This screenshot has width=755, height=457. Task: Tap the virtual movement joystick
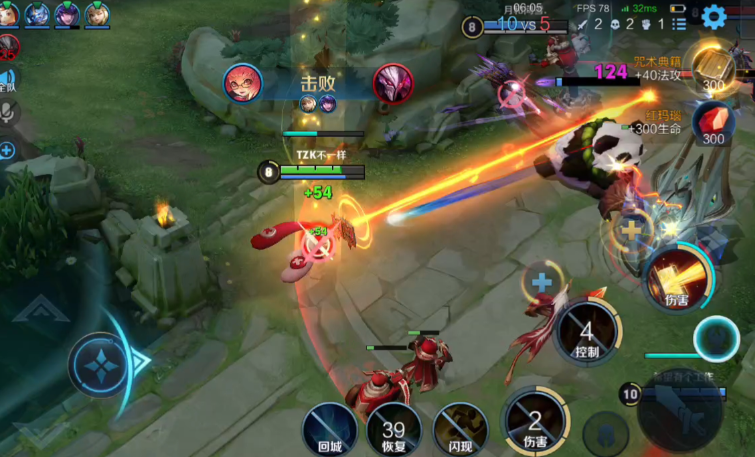point(101,363)
